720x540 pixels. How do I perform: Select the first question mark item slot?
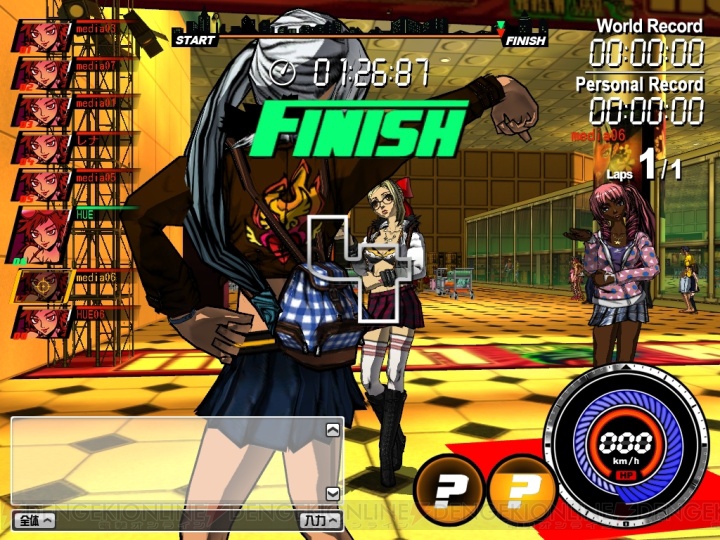click(x=444, y=489)
